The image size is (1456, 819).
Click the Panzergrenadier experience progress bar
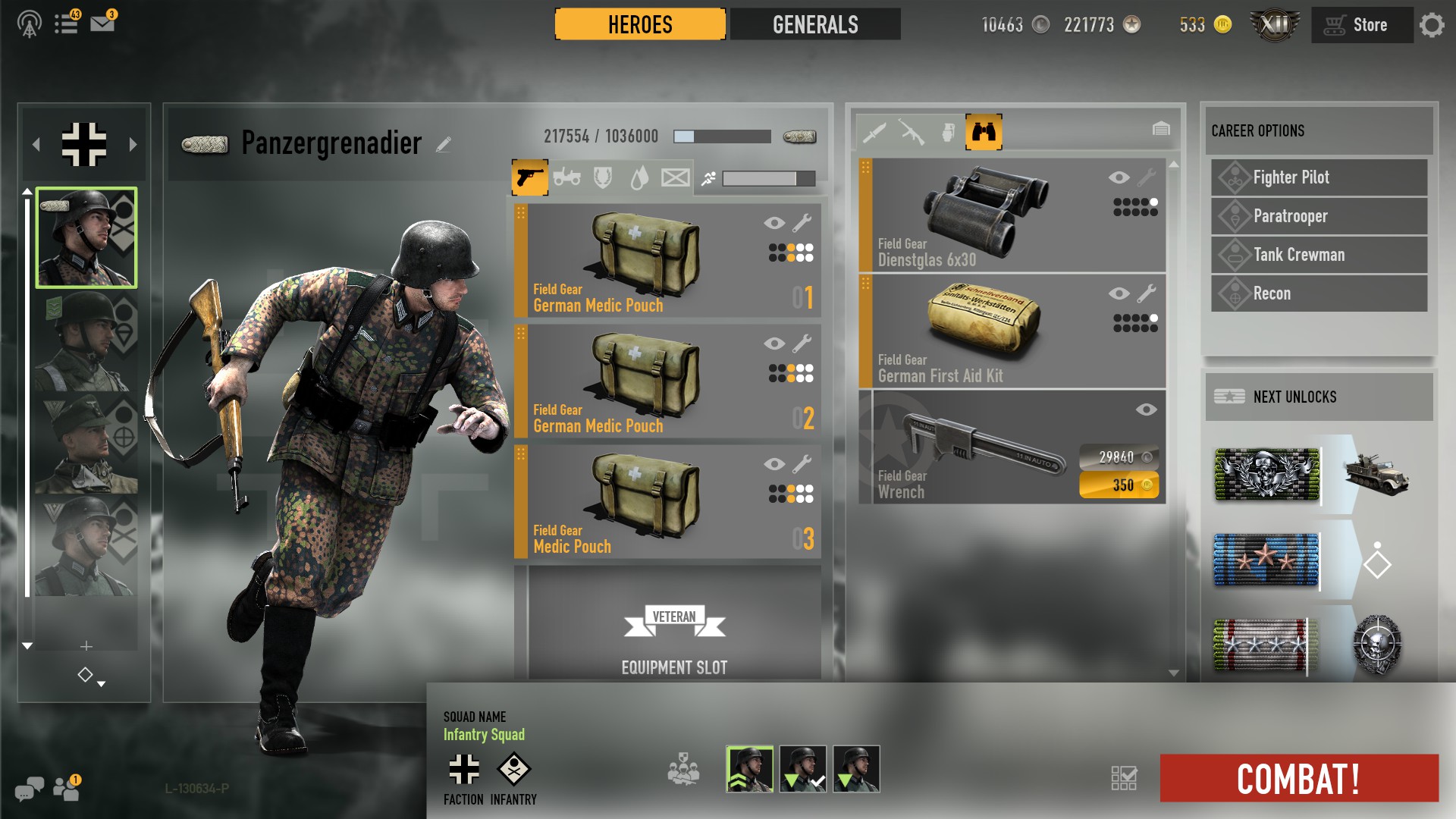pyautogui.click(x=720, y=137)
